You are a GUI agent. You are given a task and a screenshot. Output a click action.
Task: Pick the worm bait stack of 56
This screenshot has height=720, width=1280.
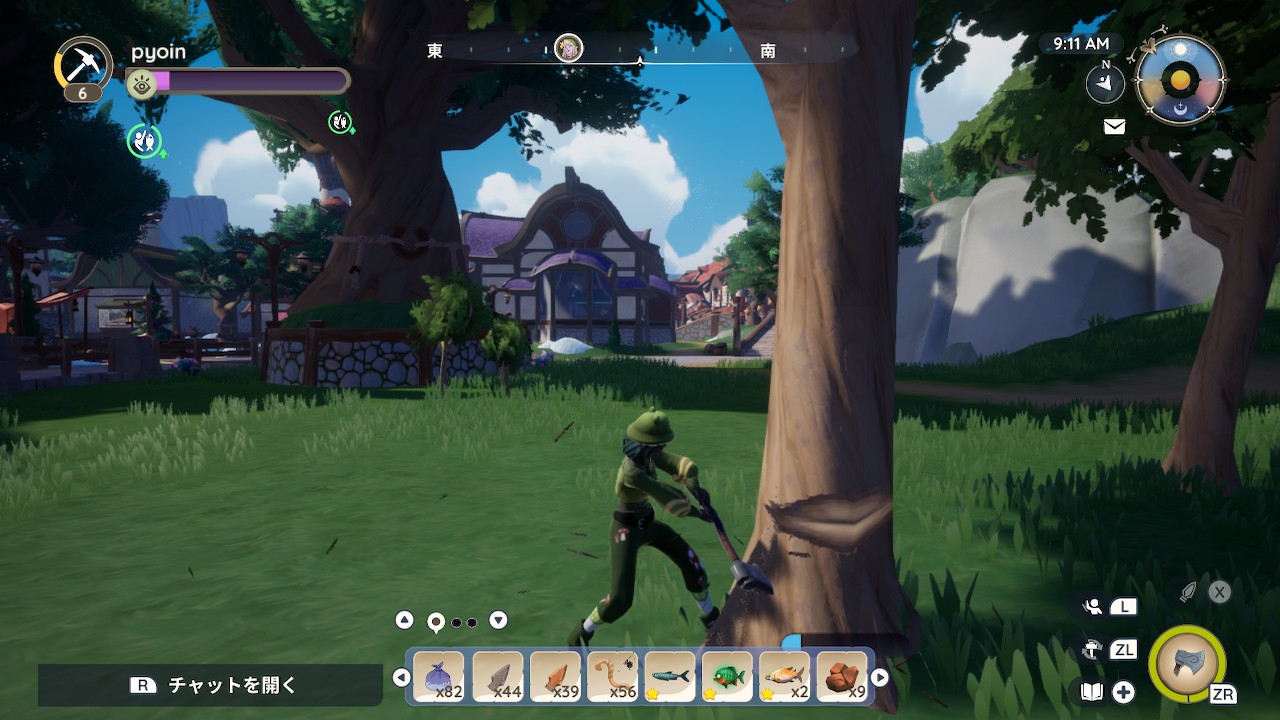point(612,677)
